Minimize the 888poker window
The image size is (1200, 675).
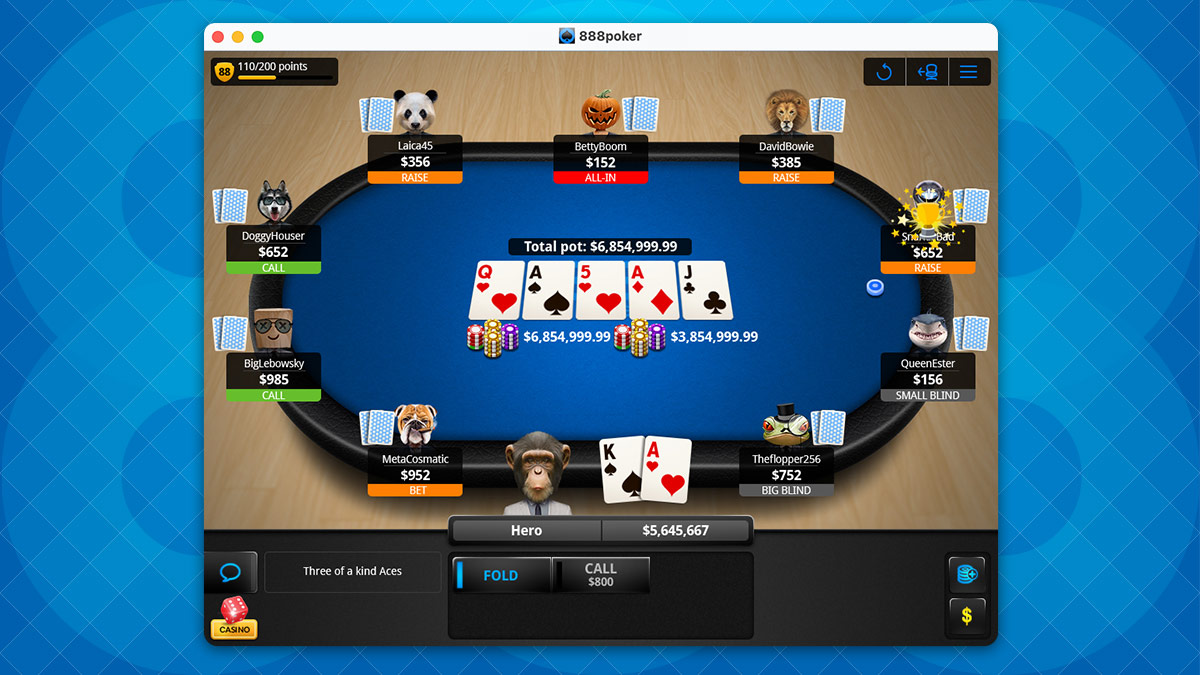238,37
